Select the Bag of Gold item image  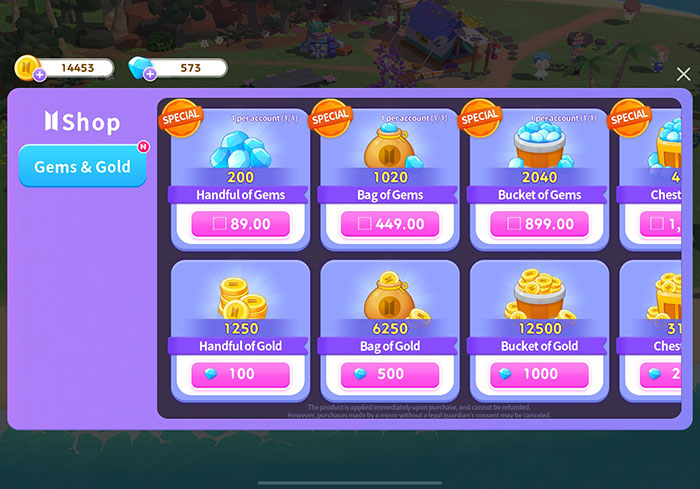pos(389,297)
